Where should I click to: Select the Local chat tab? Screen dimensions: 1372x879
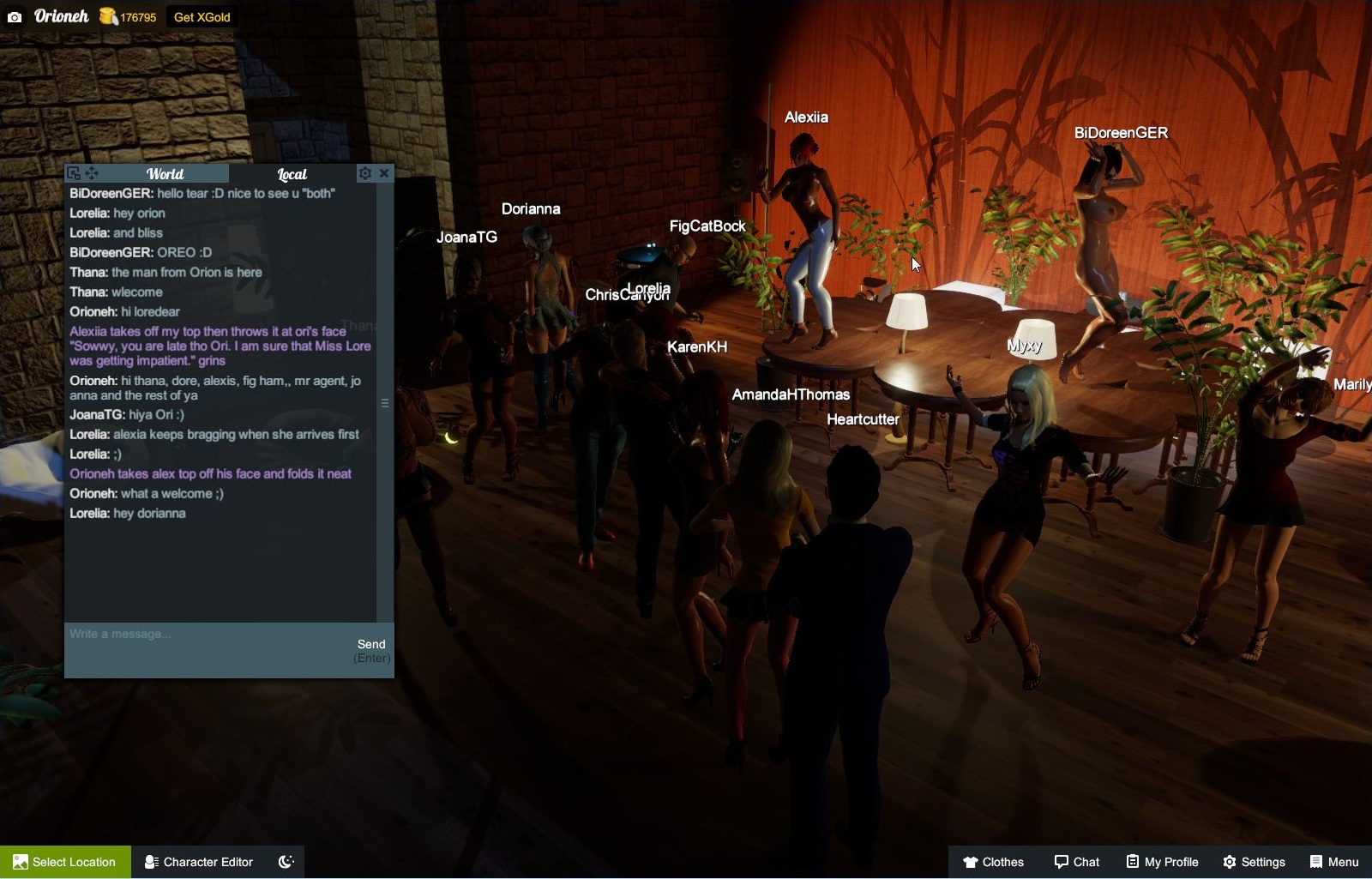coord(291,174)
